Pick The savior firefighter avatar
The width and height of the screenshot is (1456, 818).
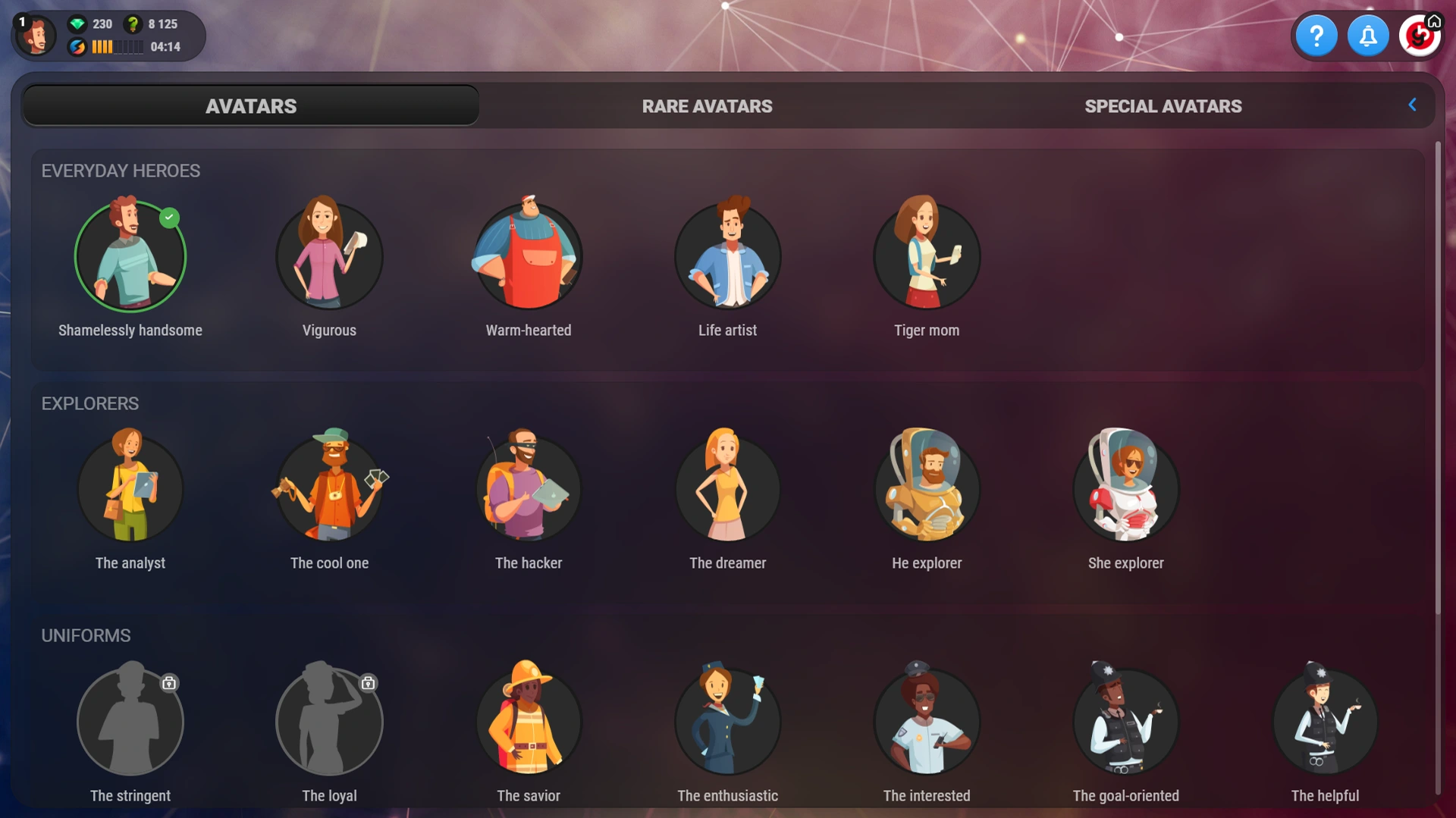point(529,722)
